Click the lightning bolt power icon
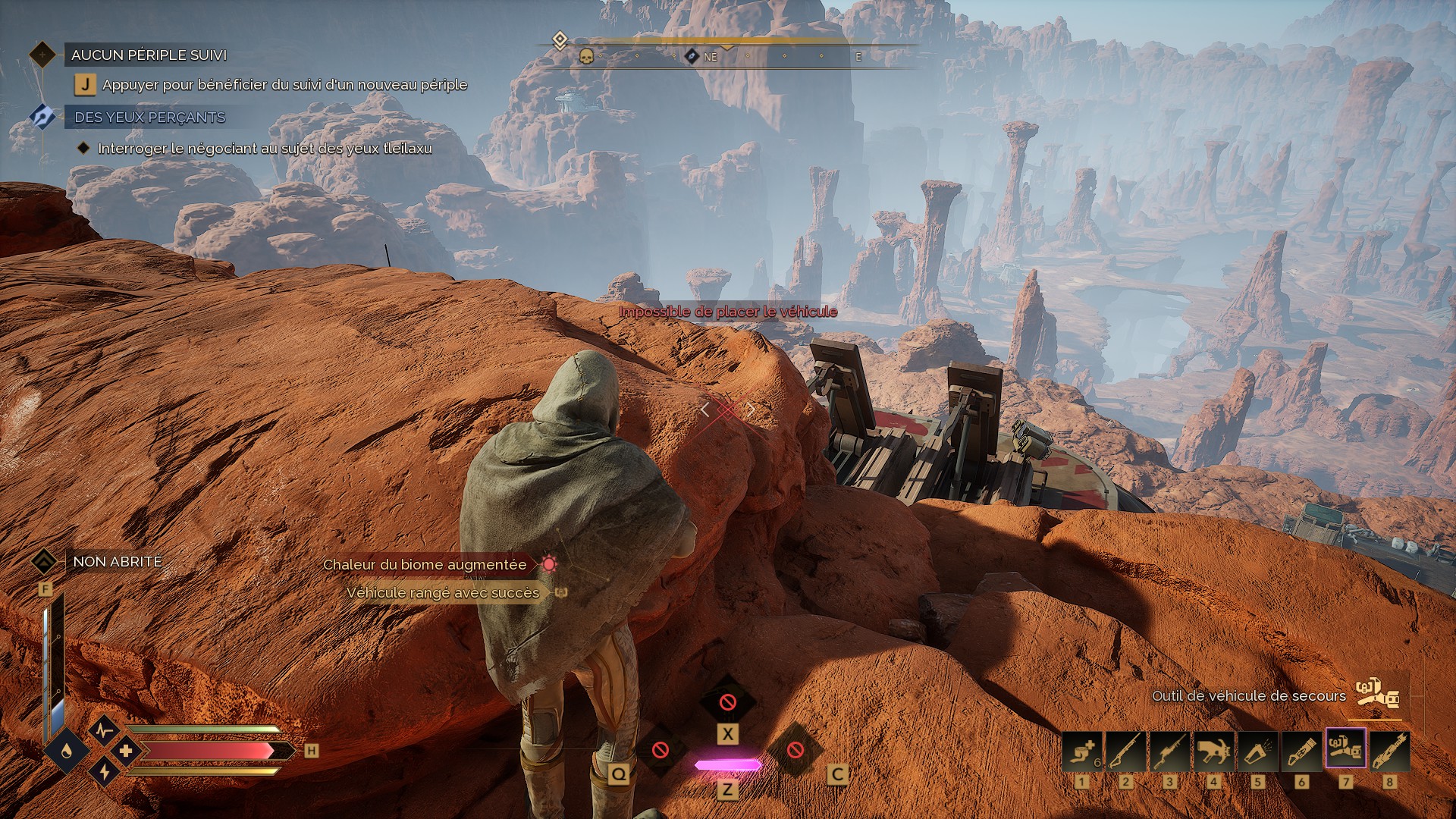Screen dimensions: 1456x819 (104, 772)
